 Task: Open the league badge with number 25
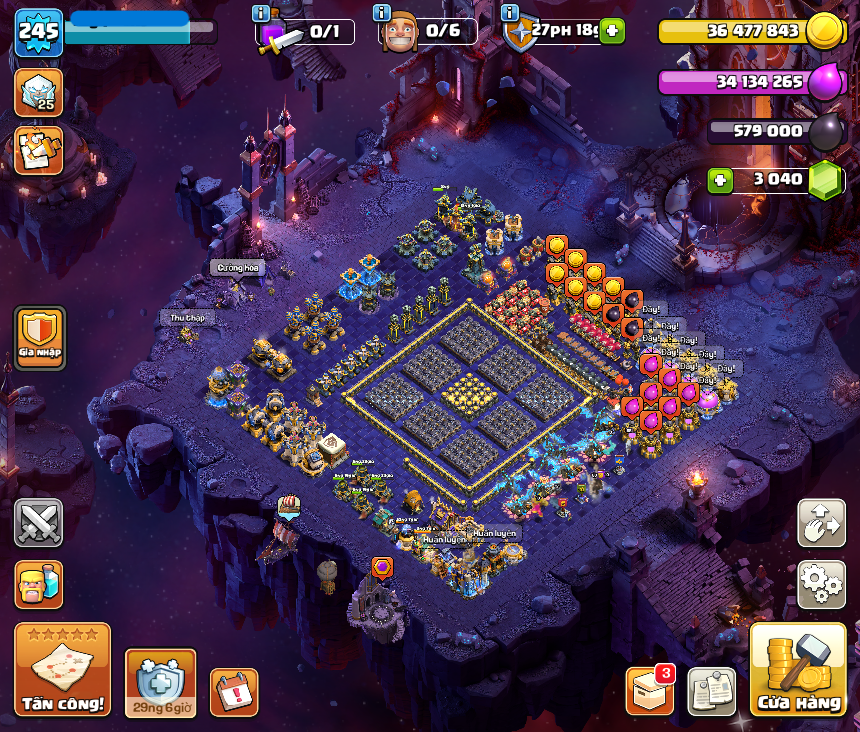(x=38, y=91)
